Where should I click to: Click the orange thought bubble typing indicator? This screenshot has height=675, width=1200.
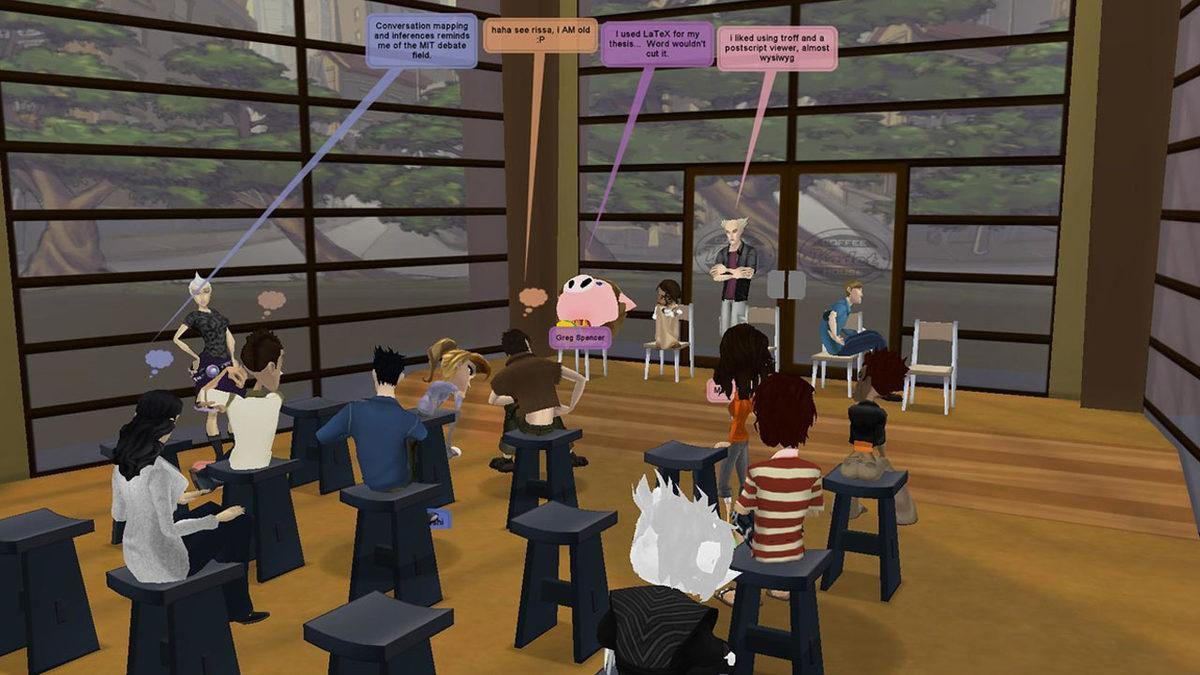[533, 297]
